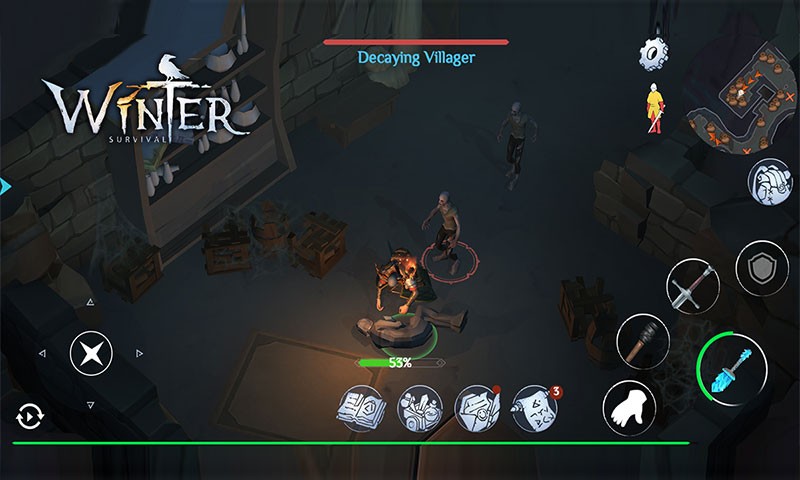
Task: Open the settings gear icon
Action: pyautogui.click(x=653, y=53)
